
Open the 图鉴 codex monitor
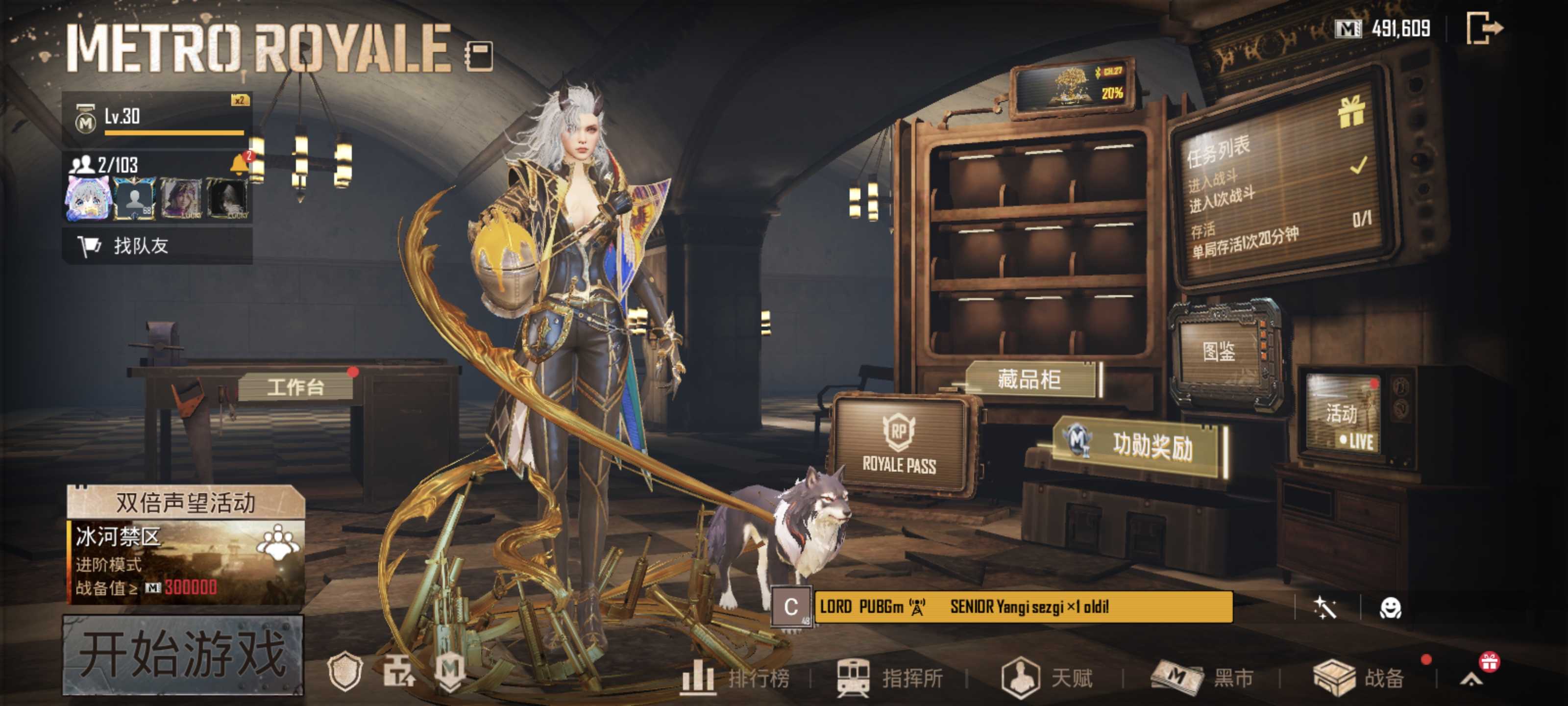(1219, 352)
